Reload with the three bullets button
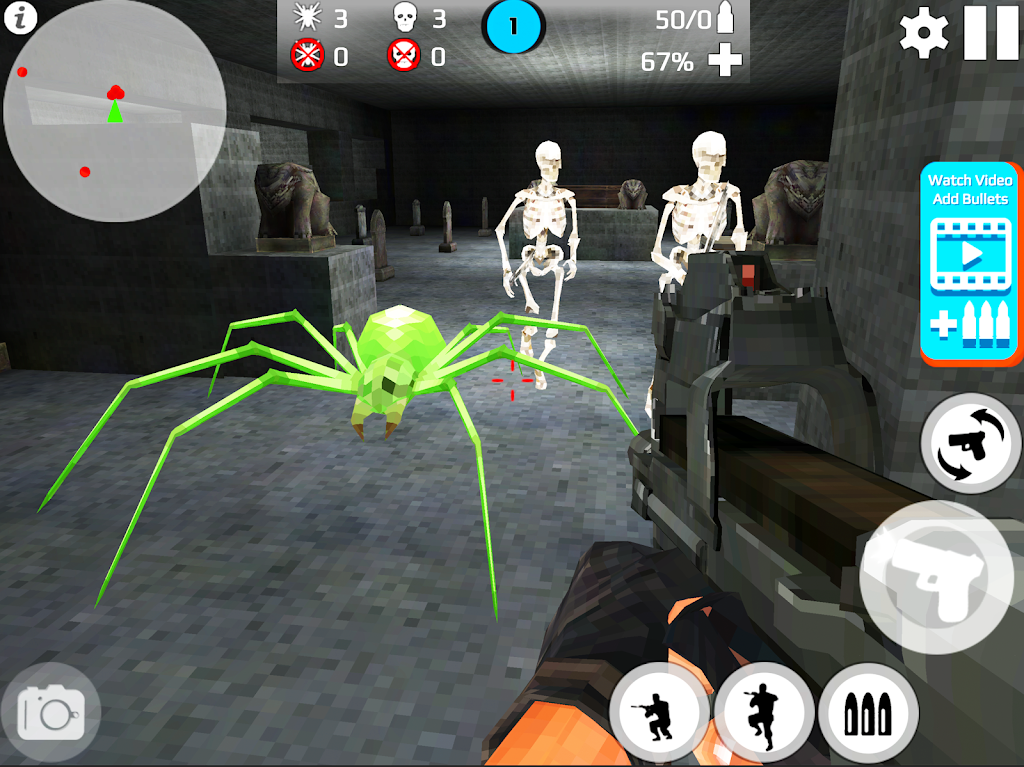 click(869, 713)
